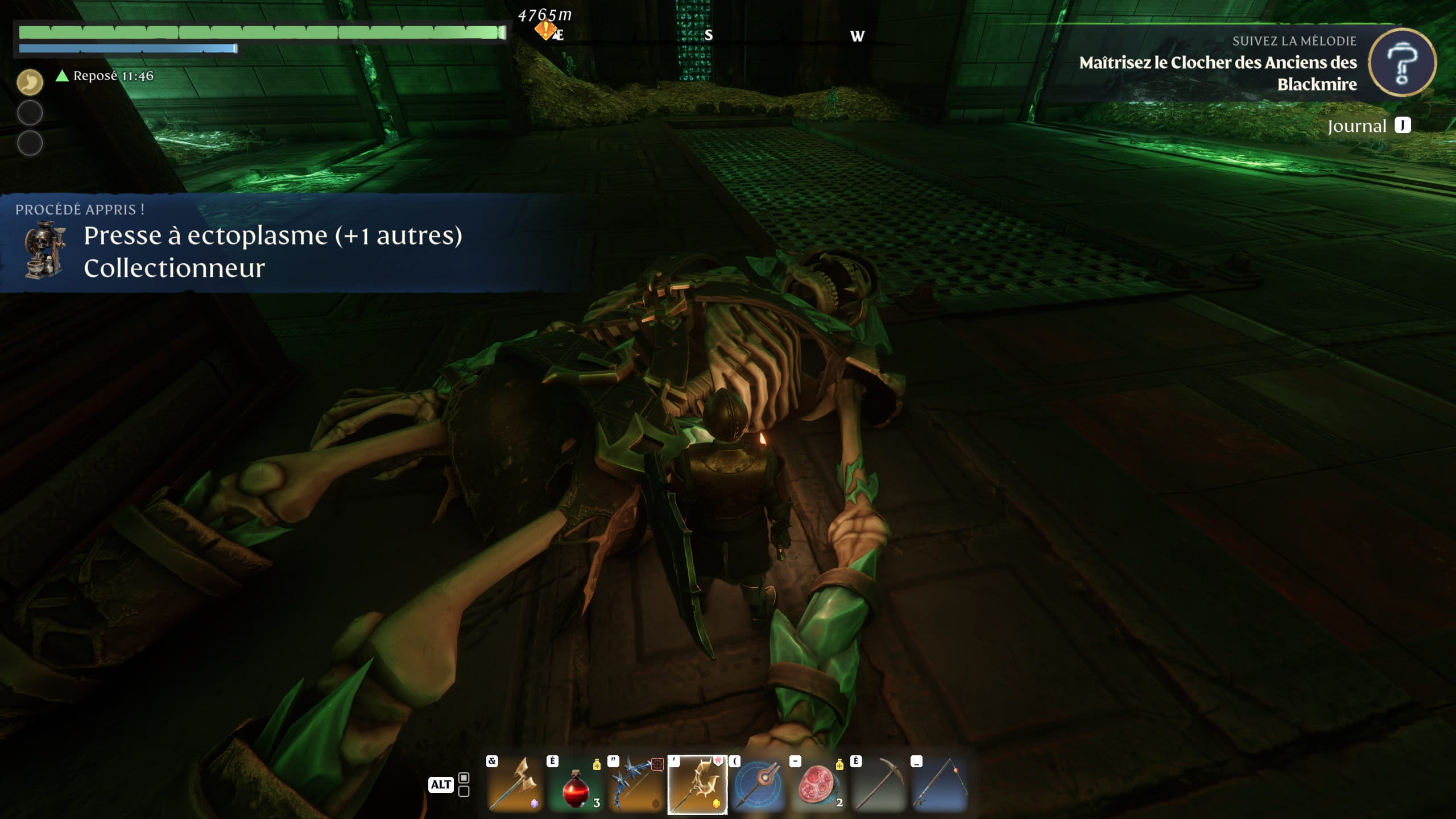1456x819 pixels.
Task: Switch hotbar using the stacked squares indicator
Action: pos(464,784)
